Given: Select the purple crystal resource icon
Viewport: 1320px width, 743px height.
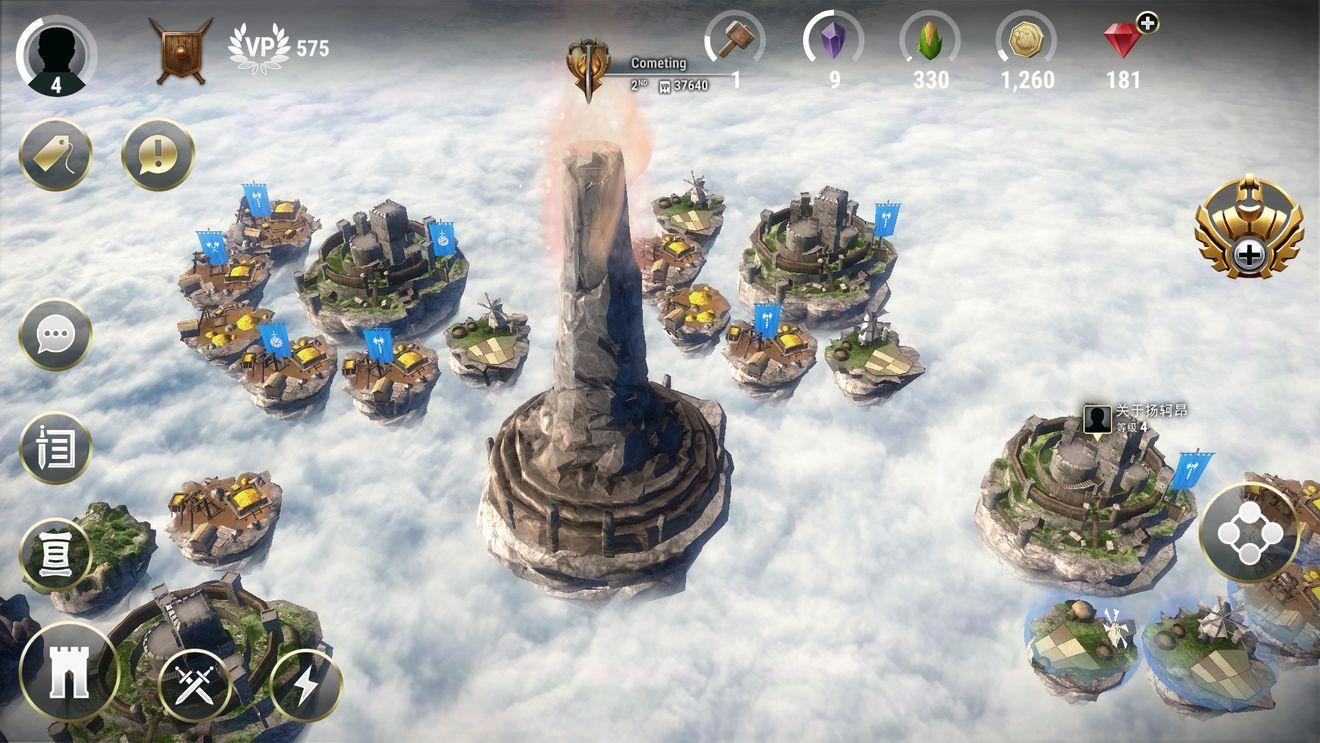Looking at the screenshot, I should pos(834,42).
